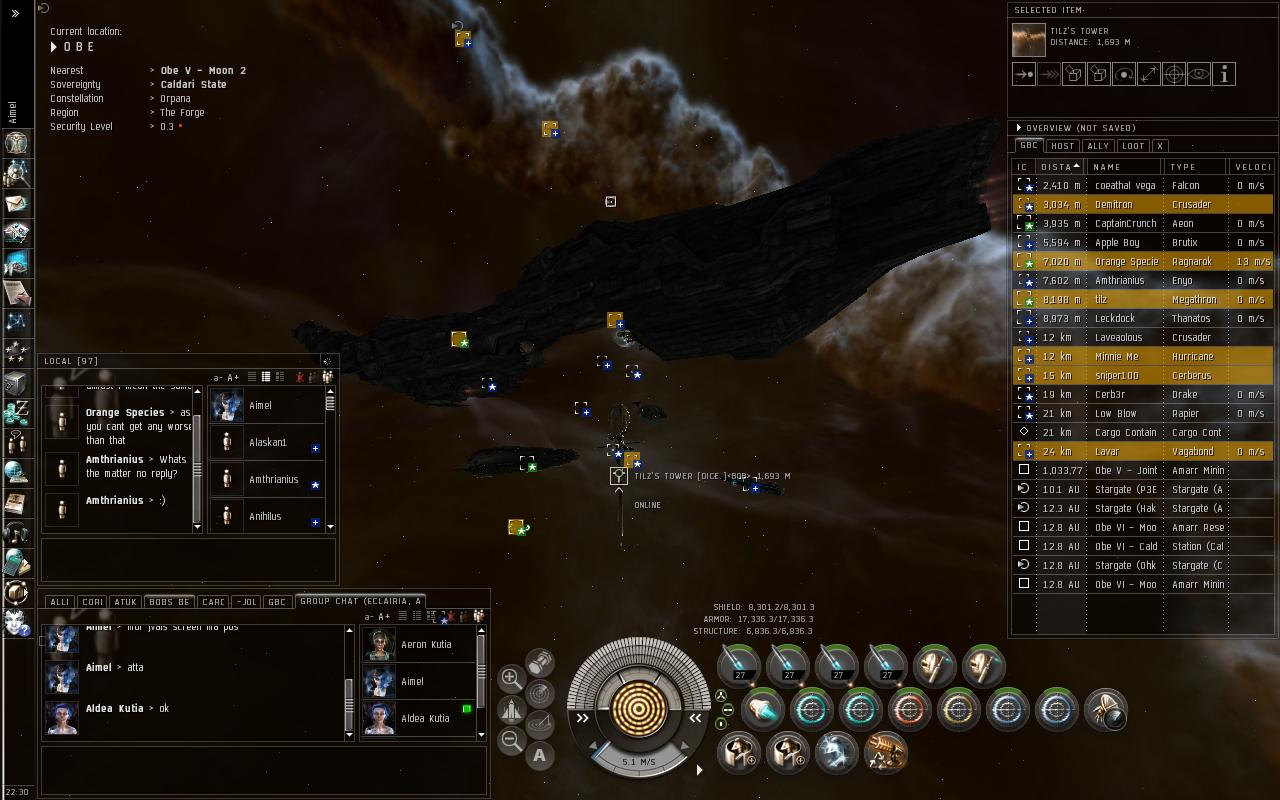The image size is (1280, 800).
Task: Switch to the ALLI chat tab
Action: (x=60, y=602)
